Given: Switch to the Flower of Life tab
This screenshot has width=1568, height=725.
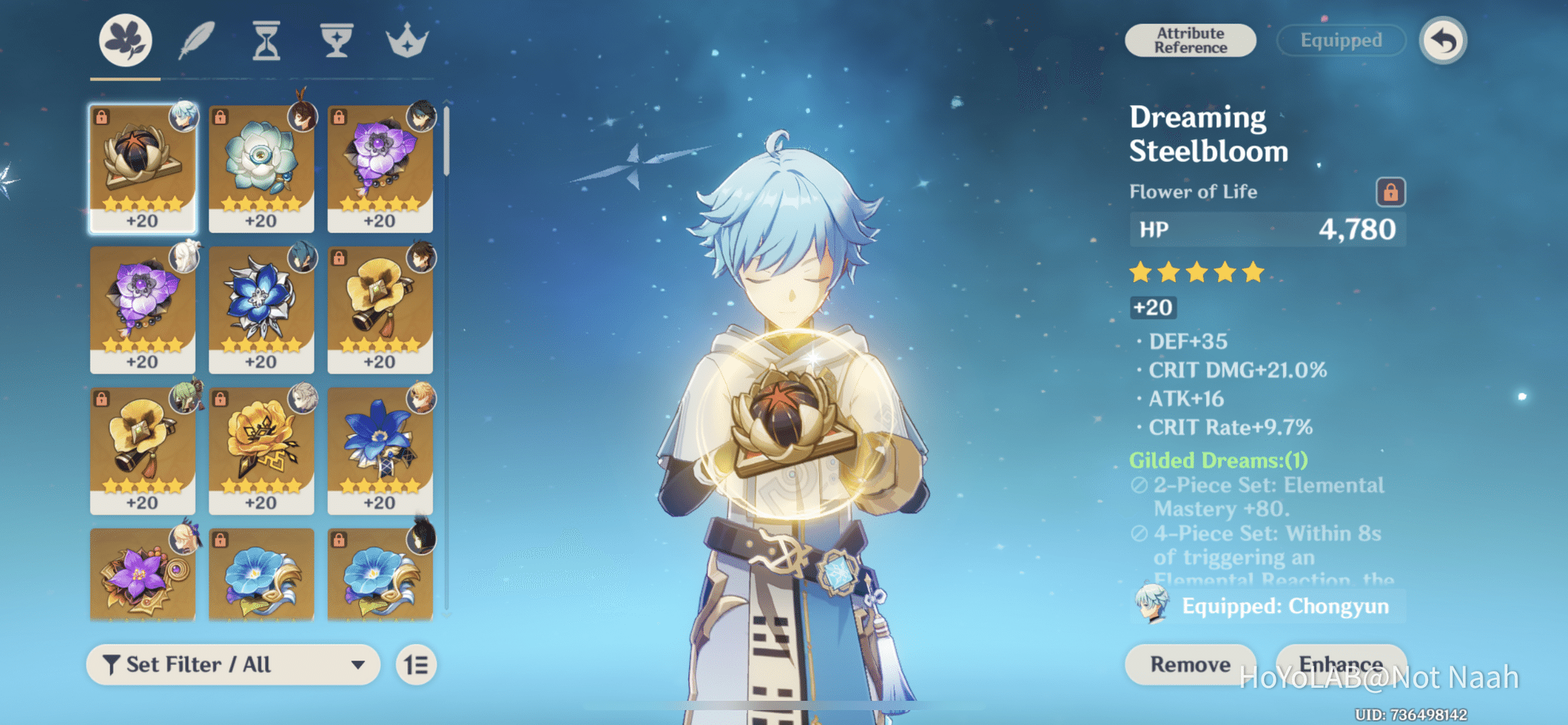Looking at the screenshot, I should [125, 41].
